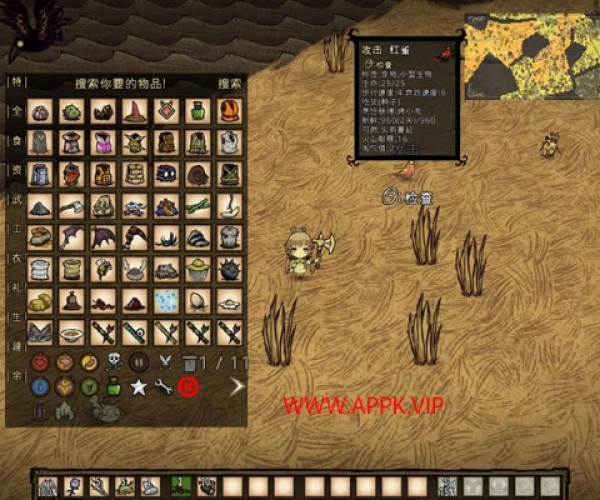This screenshot has width=600, height=500.
Task: Toggle the white star favorites icon
Action: (x=138, y=386)
